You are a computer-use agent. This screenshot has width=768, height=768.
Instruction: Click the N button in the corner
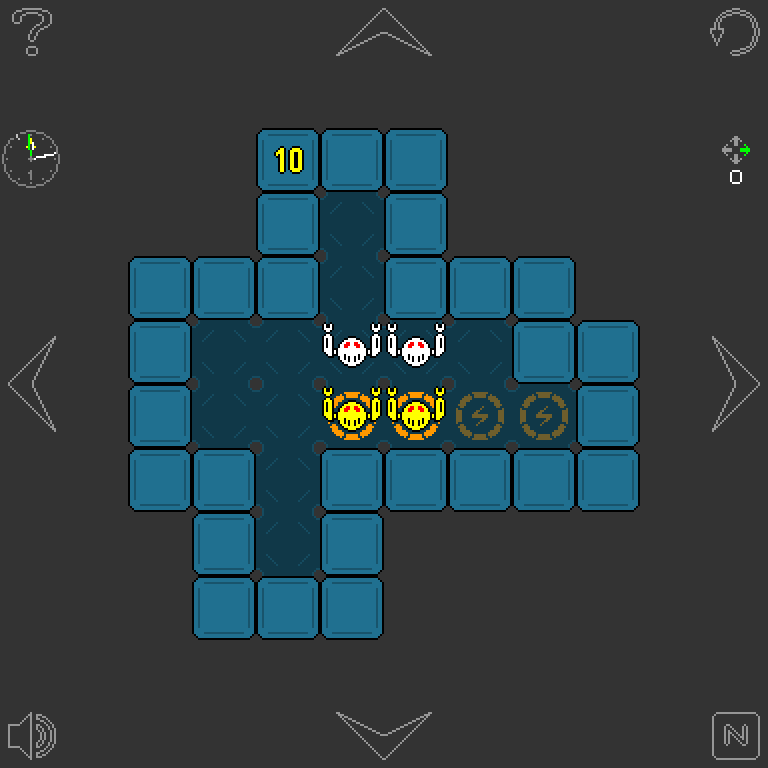click(x=735, y=735)
